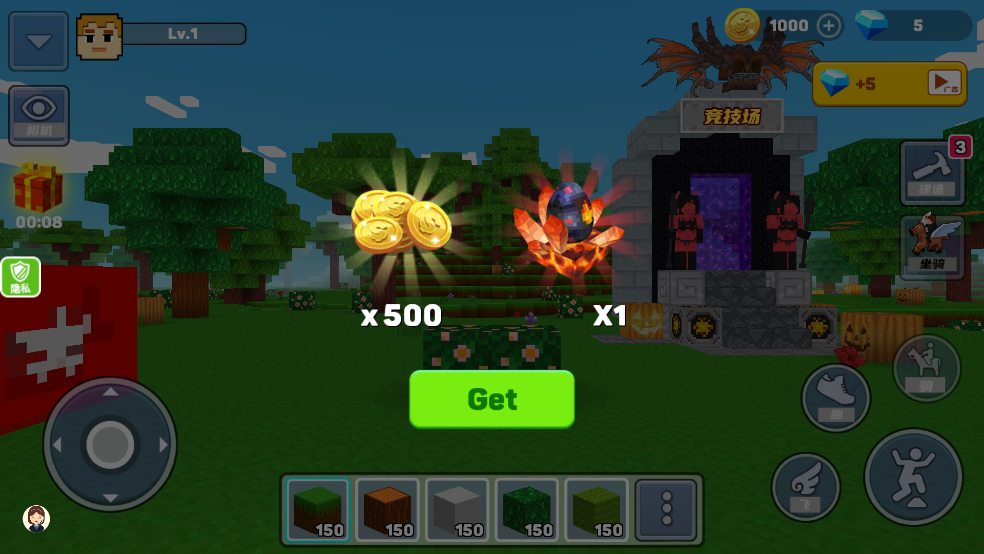Toggle the eye camera view button
The image size is (984, 554).
click(39, 115)
